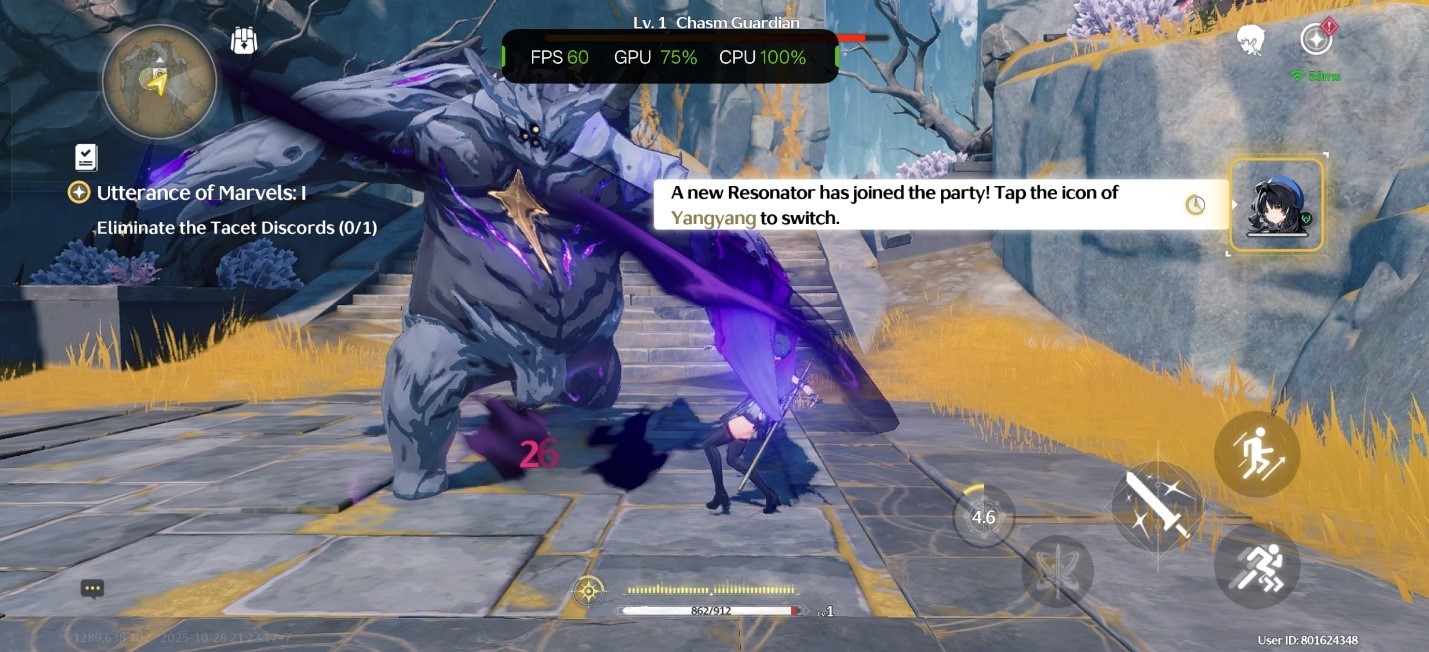Open the star compass menu with red notification

click(1316, 40)
